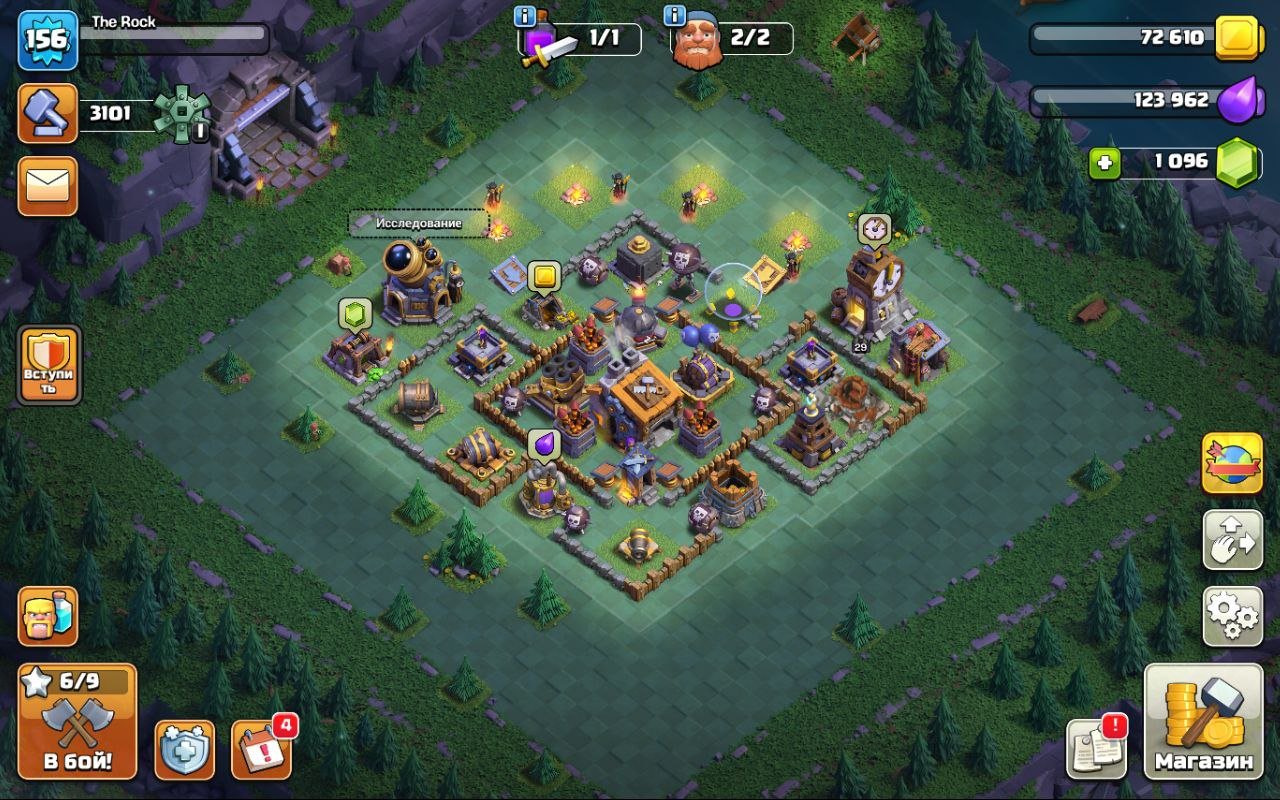Open the mail inbox
The image size is (1280, 800).
pyautogui.click(x=47, y=186)
